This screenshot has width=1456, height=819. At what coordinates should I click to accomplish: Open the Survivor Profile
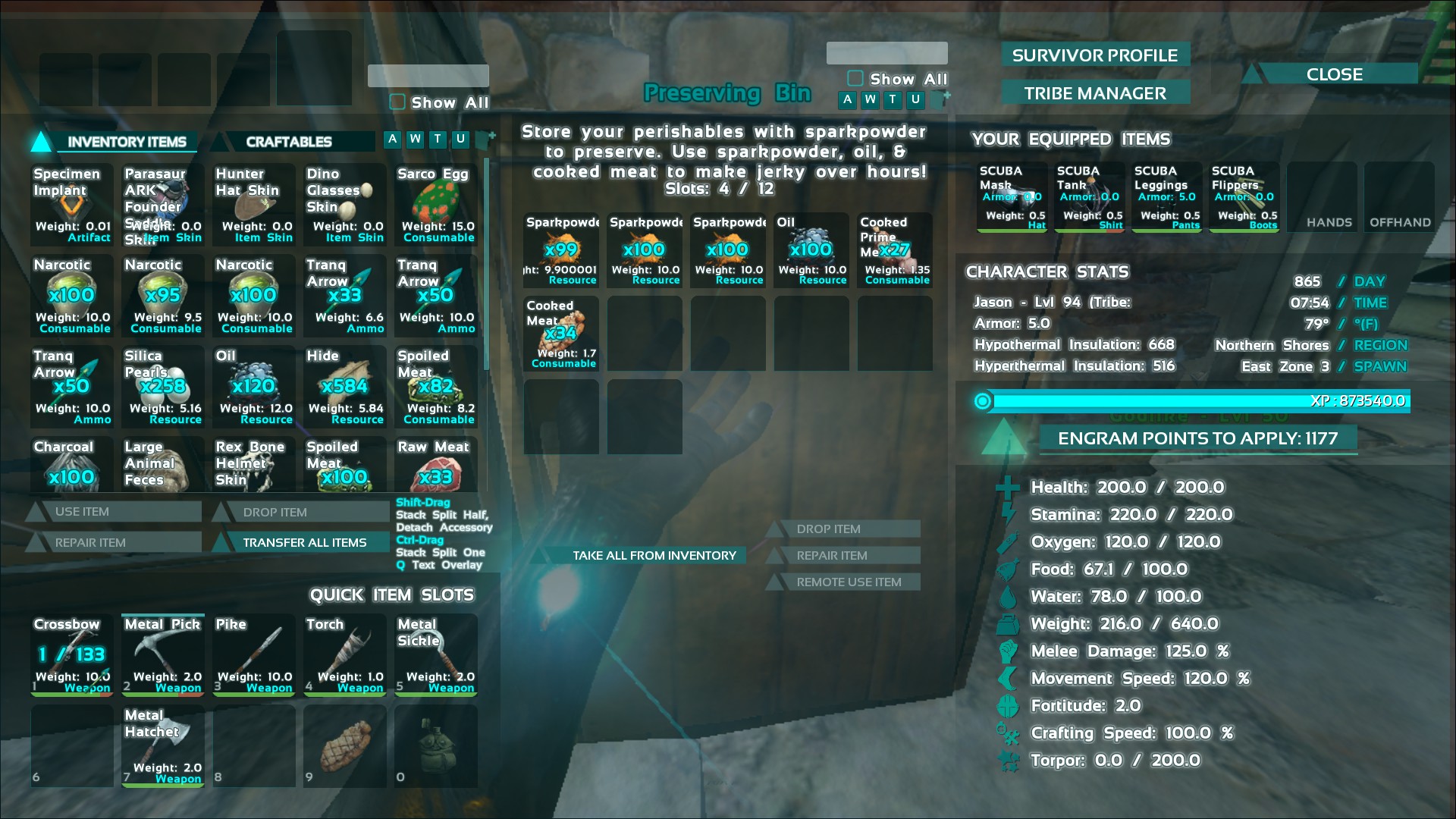tap(1094, 55)
